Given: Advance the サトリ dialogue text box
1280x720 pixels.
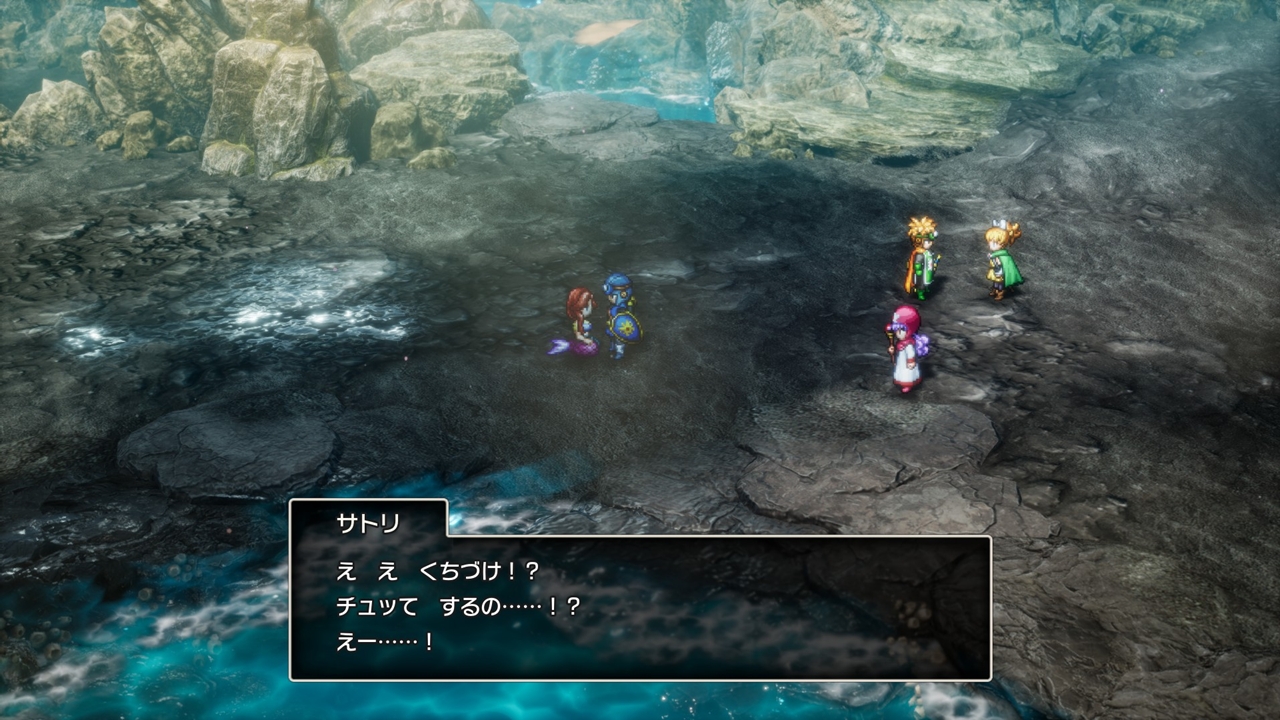Looking at the screenshot, I should click(640, 607).
